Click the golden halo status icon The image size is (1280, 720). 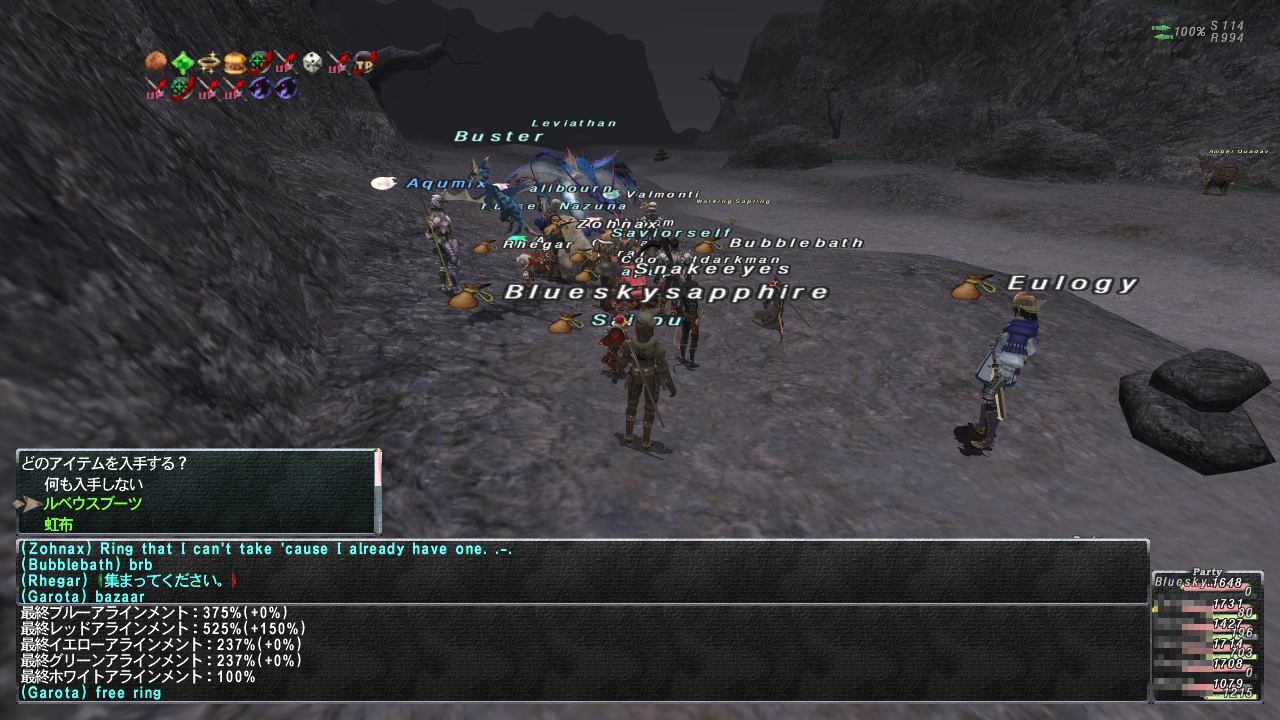click(208, 63)
